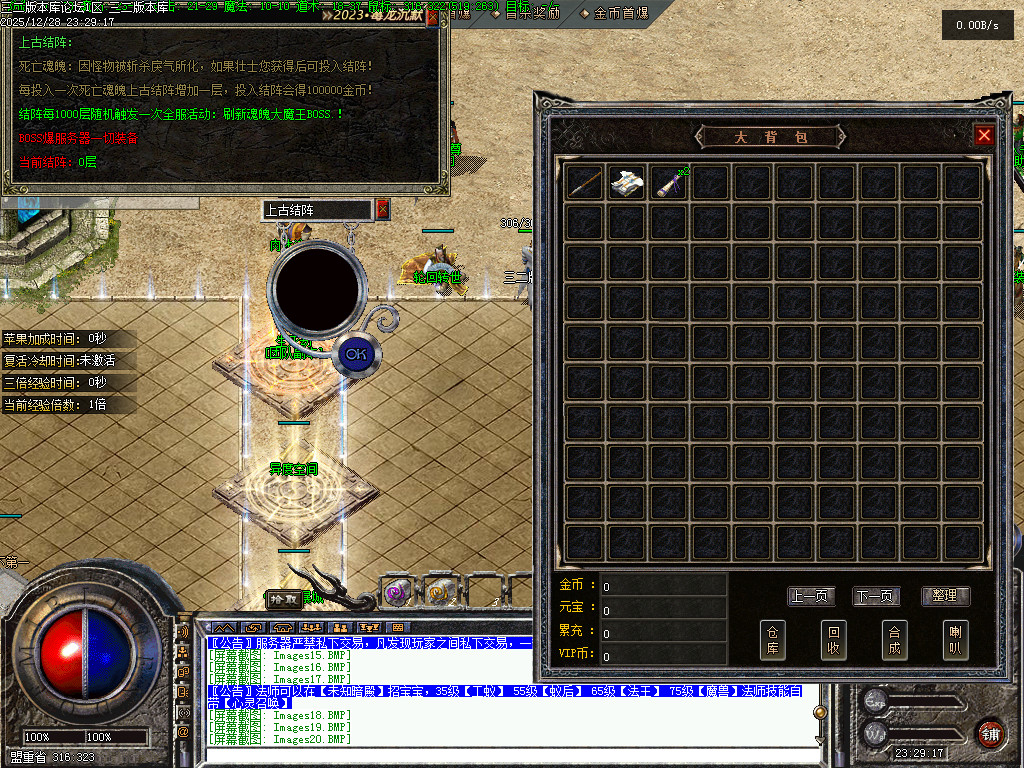This screenshot has width=1024, height=768.
Task: Open the 金币首爆 menu at top
Action: click(627, 13)
